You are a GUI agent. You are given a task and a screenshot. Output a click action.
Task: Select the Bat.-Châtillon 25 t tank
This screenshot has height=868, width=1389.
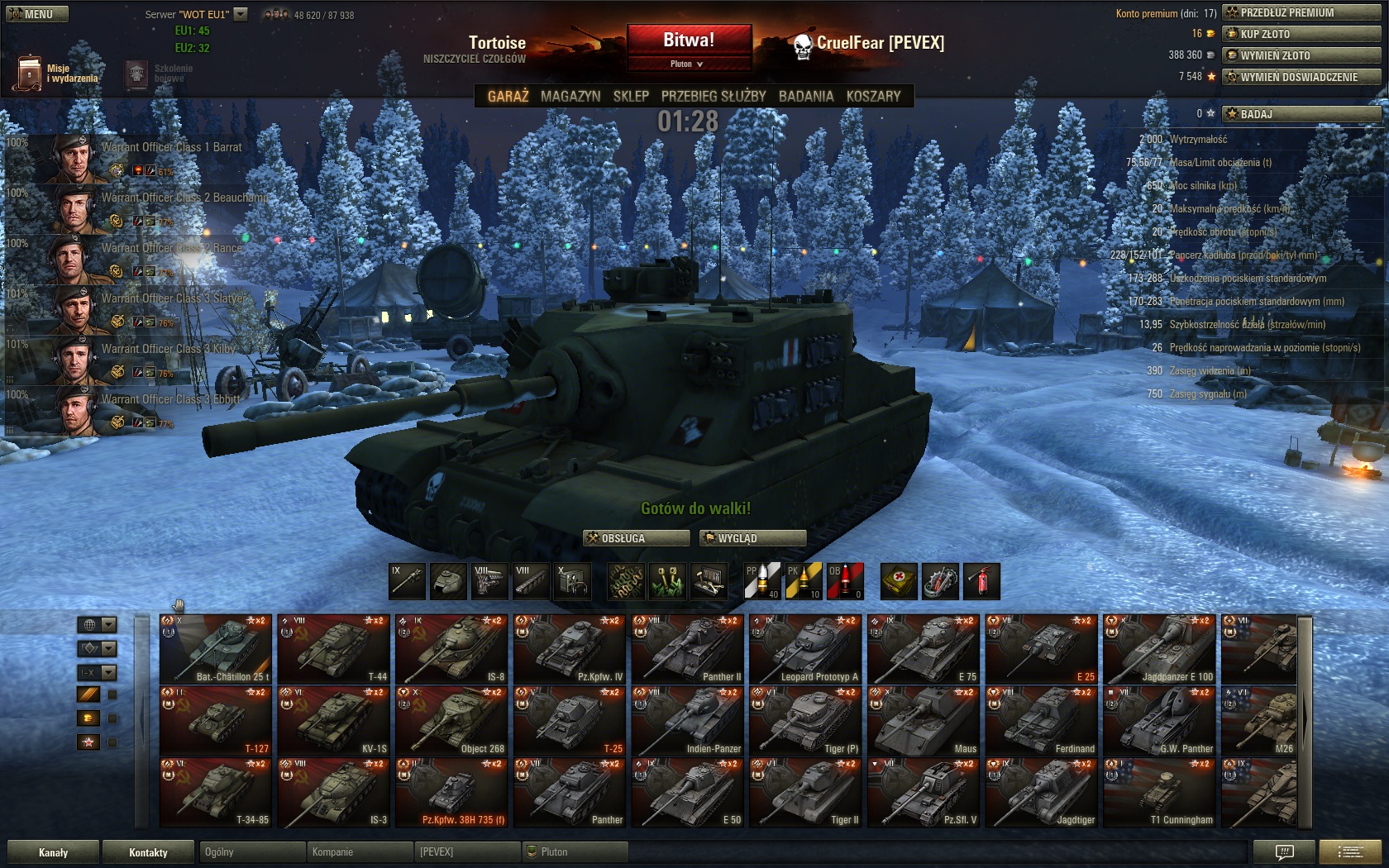(215, 649)
